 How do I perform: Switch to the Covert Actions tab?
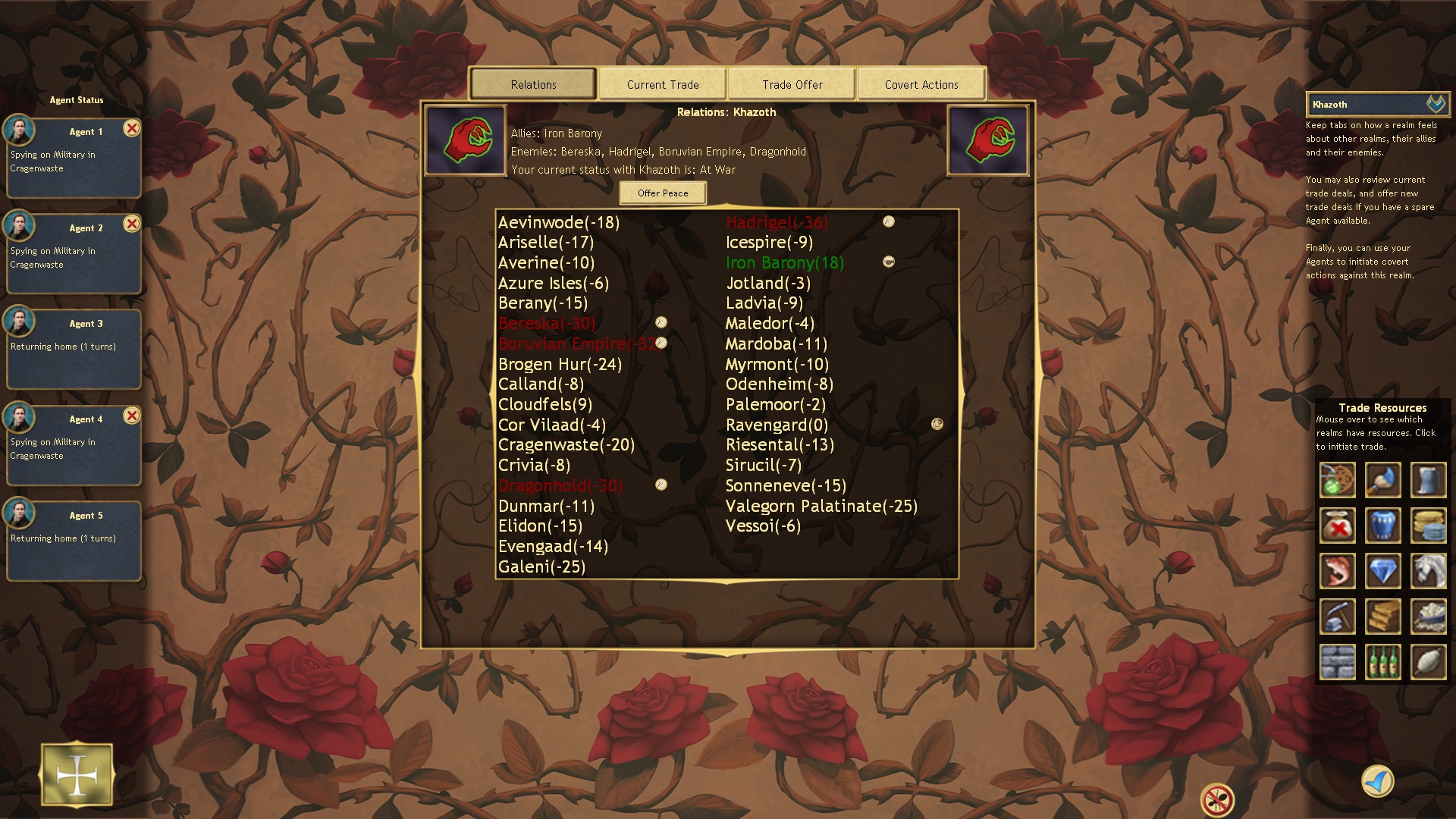[x=921, y=84]
